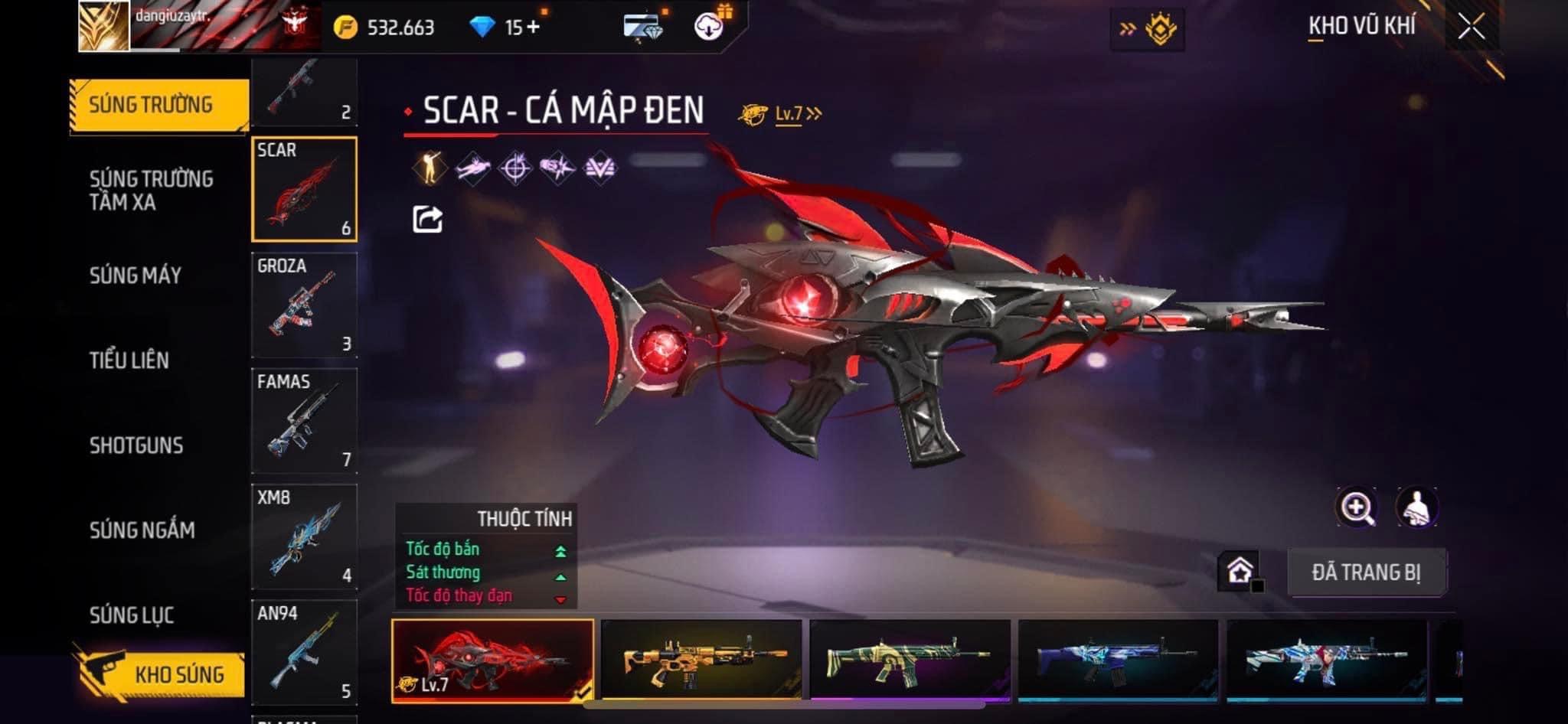Switch to Súng Trường Tầm Xa category

tap(151, 190)
